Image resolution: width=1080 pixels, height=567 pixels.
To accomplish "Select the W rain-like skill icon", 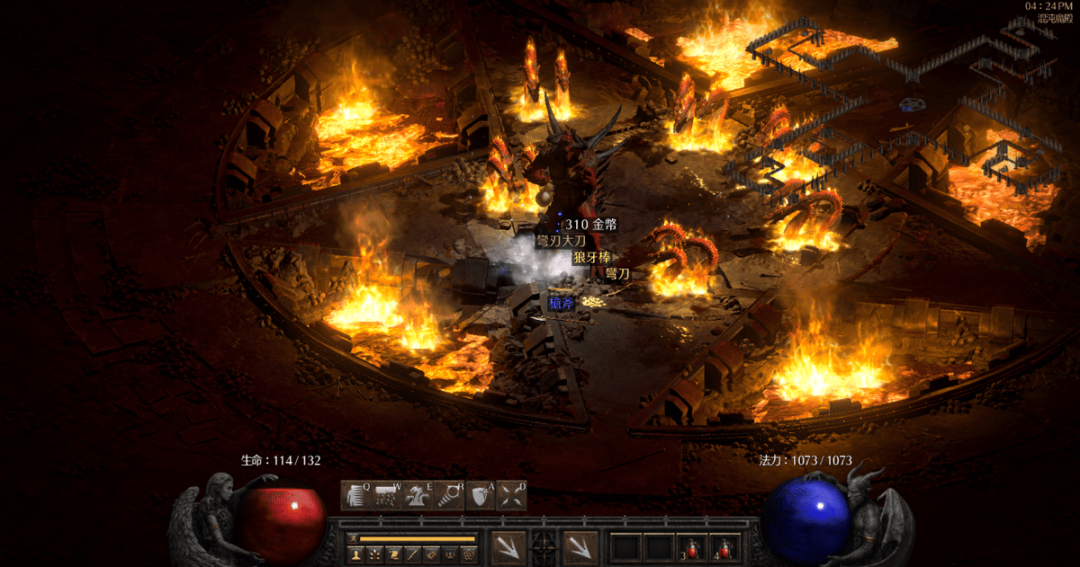I will point(387,496).
